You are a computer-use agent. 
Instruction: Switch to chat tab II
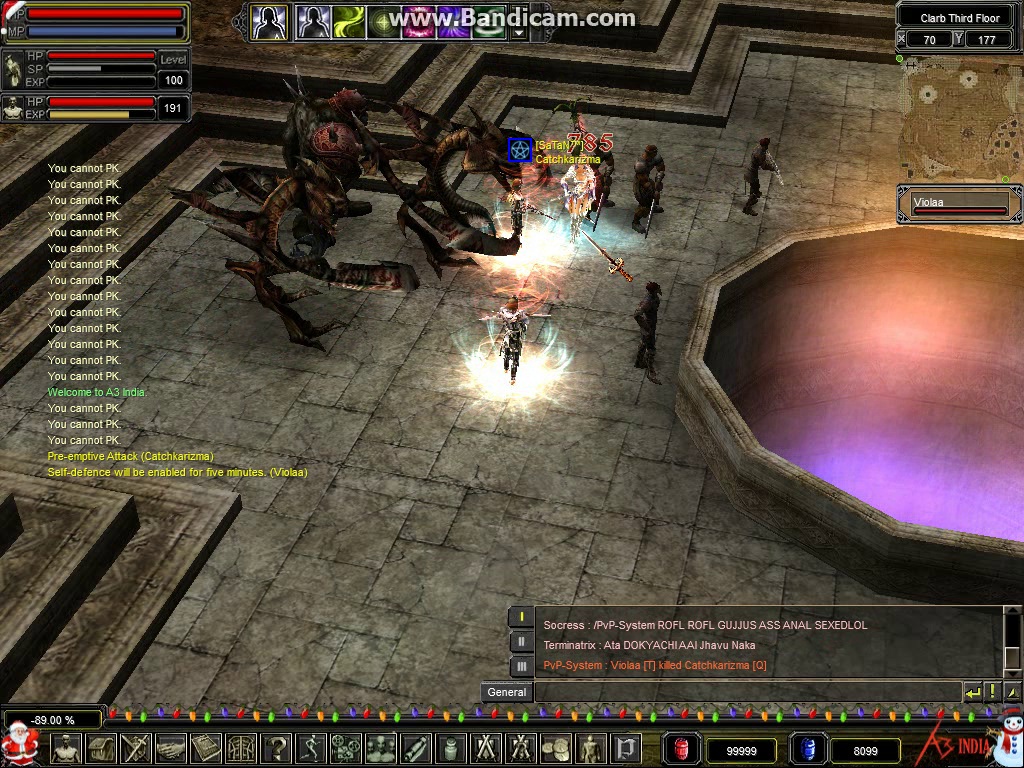(x=521, y=642)
